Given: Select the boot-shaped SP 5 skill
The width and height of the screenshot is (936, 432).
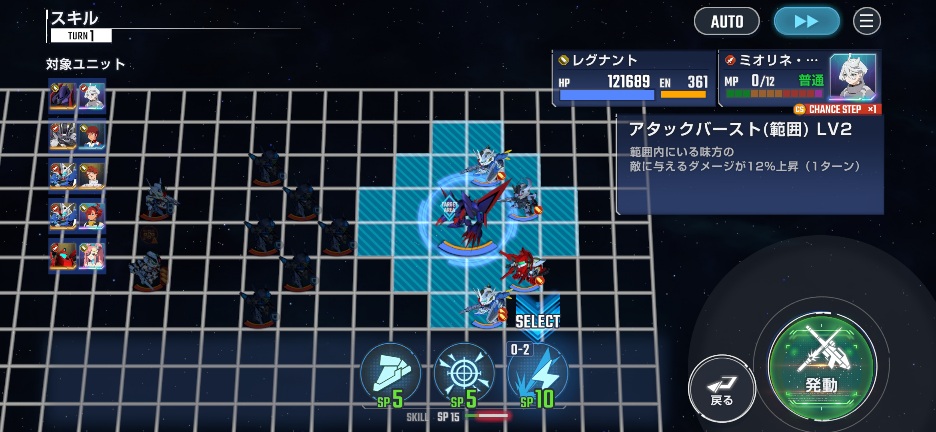Looking at the screenshot, I should pos(390,373).
